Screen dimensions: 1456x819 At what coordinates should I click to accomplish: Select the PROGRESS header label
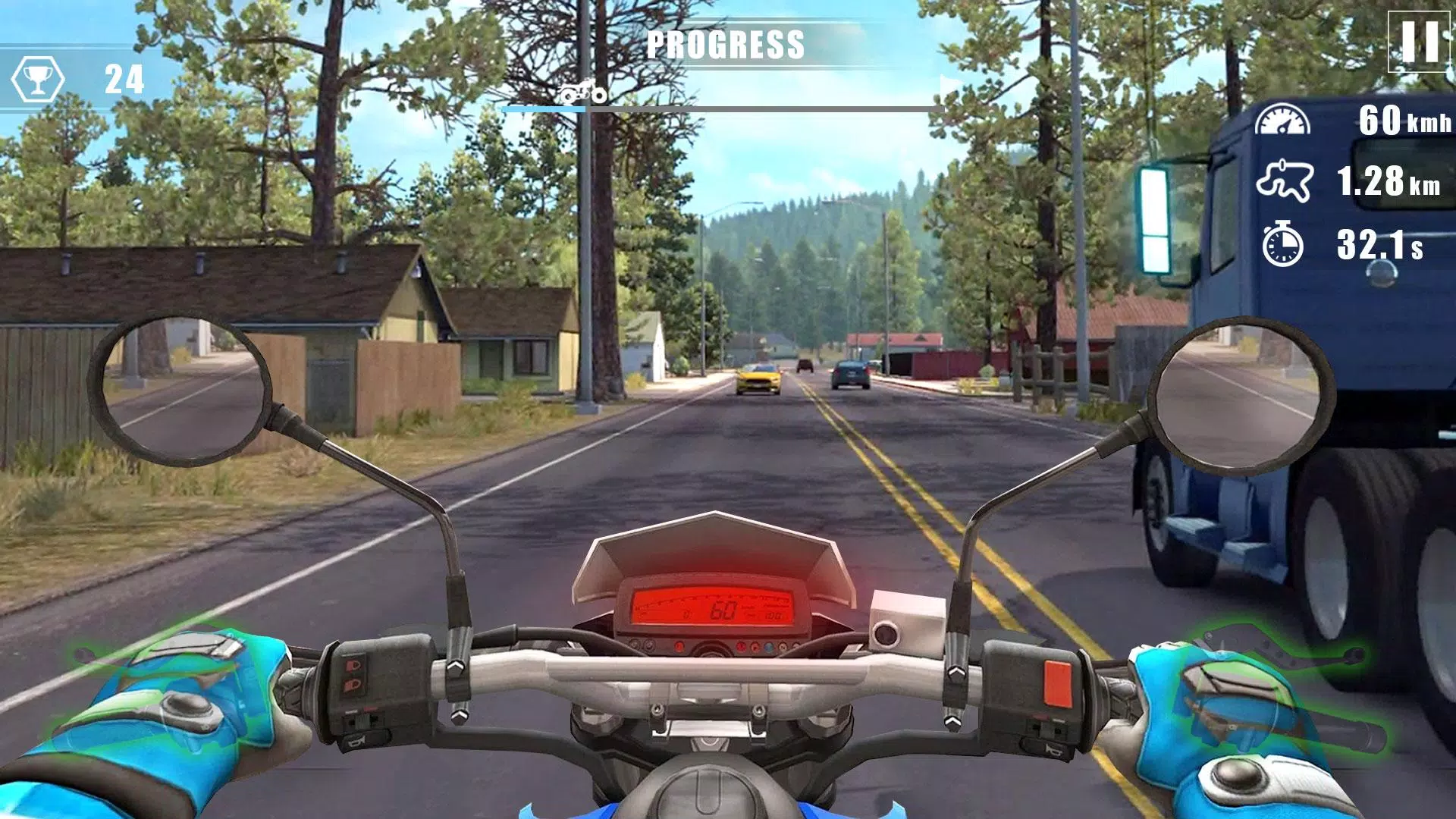(x=726, y=44)
